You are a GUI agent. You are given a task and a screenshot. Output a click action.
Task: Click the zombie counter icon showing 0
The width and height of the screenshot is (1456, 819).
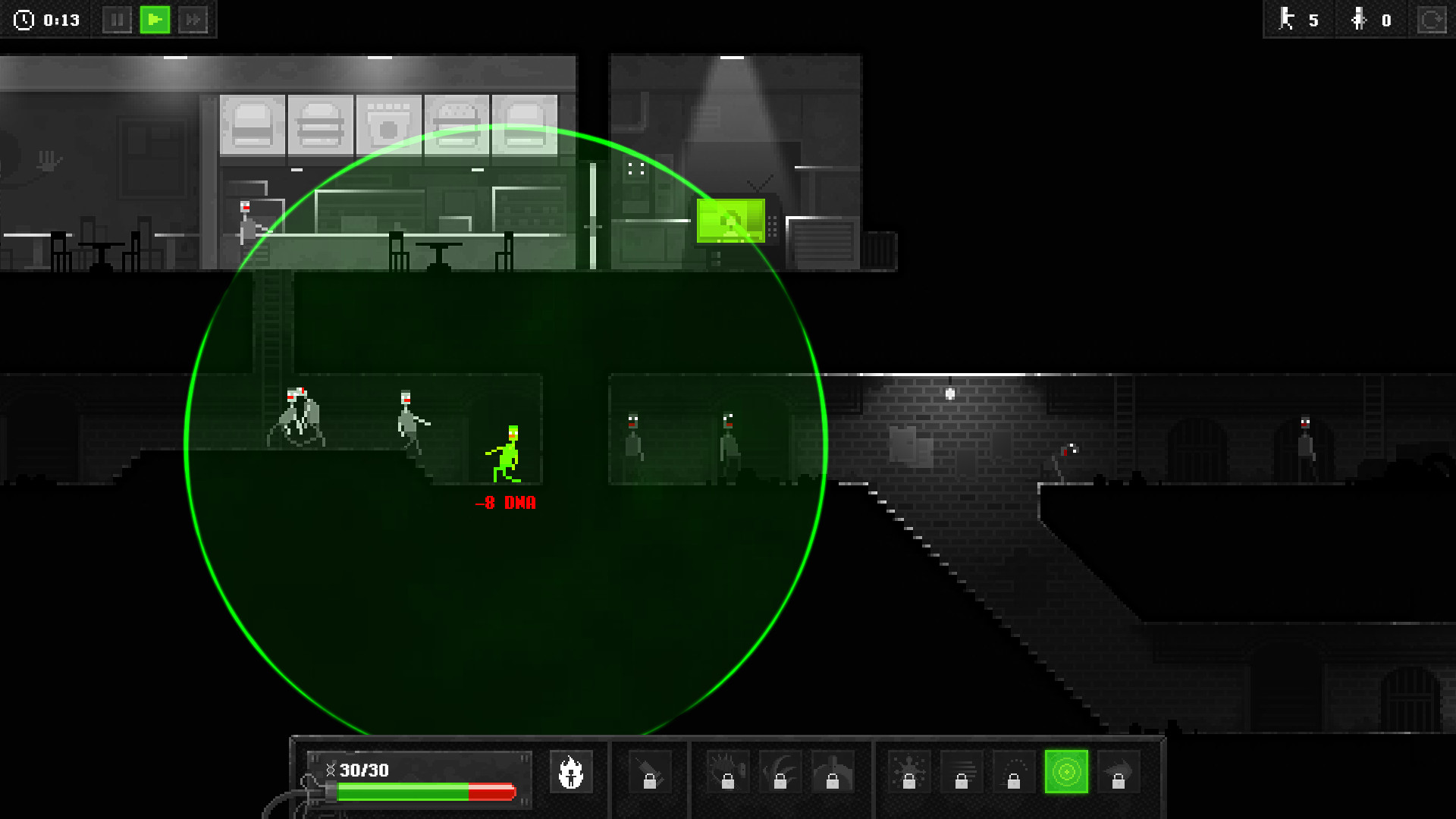(x=1359, y=20)
